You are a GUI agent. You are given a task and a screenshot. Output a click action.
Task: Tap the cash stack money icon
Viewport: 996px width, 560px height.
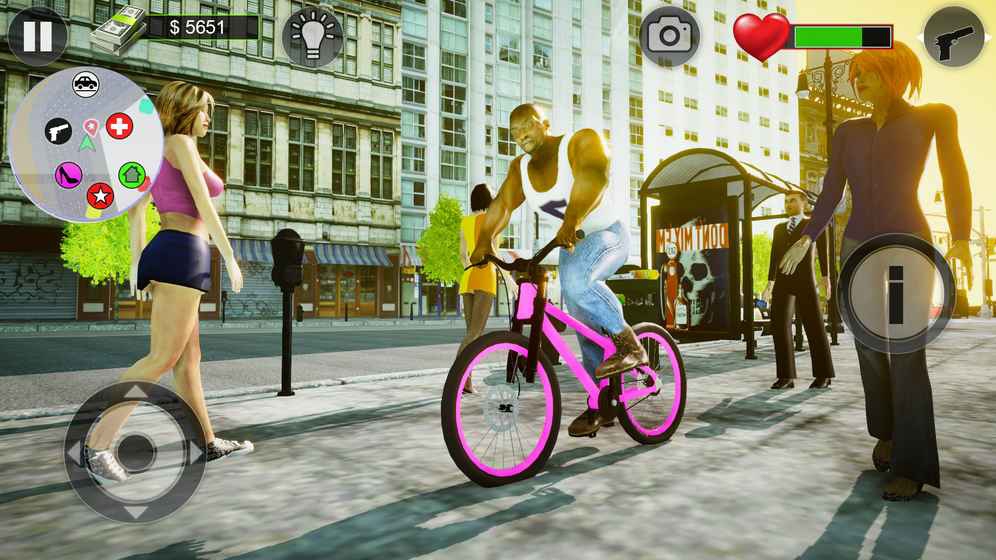(118, 30)
